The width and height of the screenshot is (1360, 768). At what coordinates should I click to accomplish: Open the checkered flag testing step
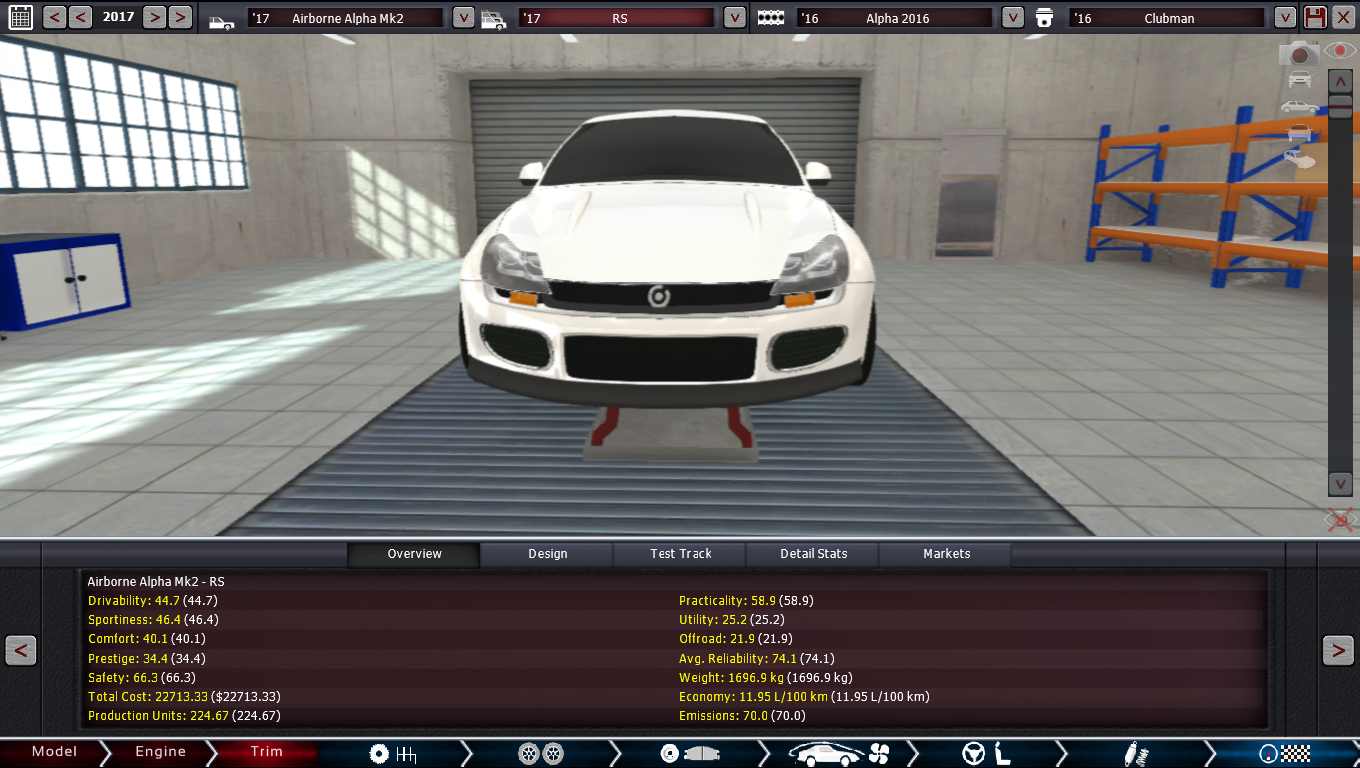(x=1285, y=754)
